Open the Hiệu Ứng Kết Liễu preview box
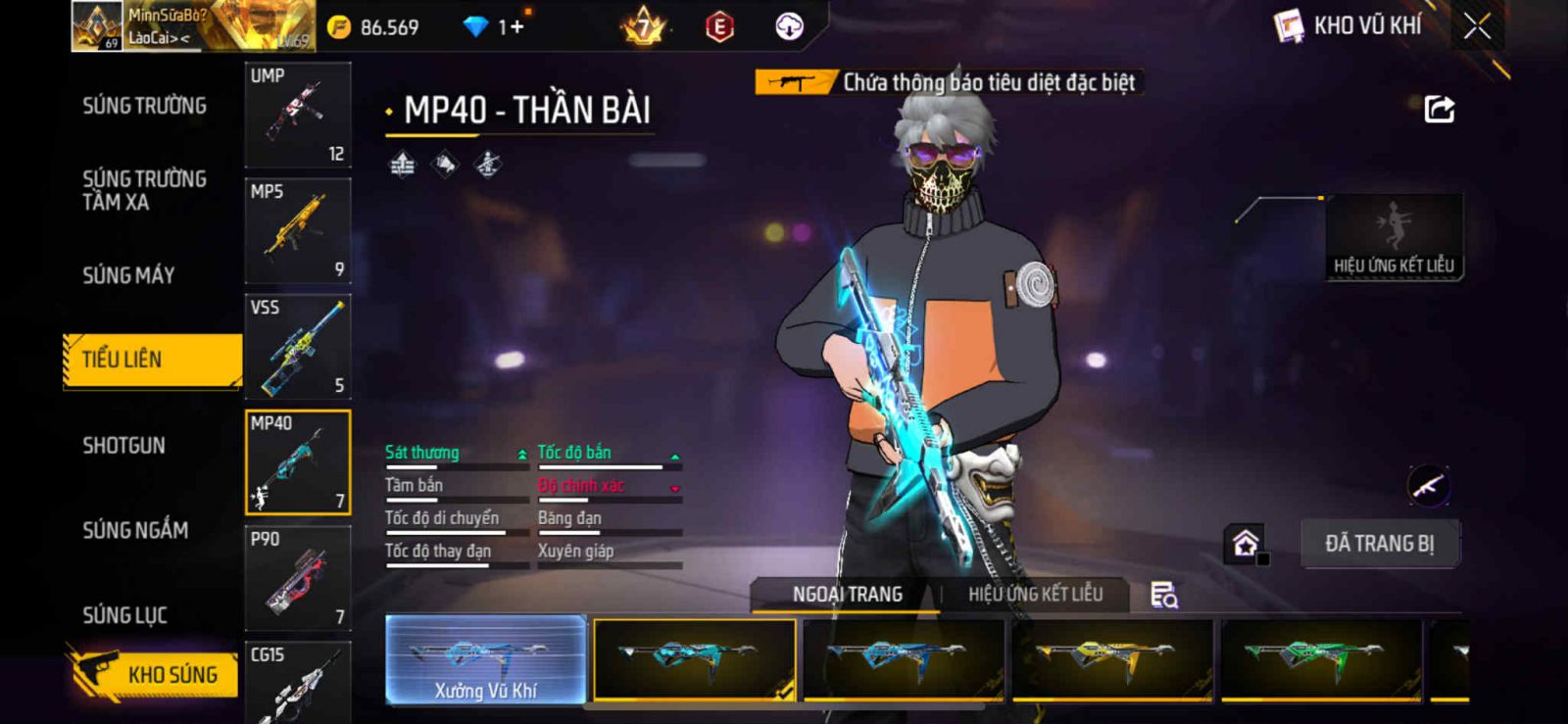The image size is (1568, 724). pos(1394,237)
